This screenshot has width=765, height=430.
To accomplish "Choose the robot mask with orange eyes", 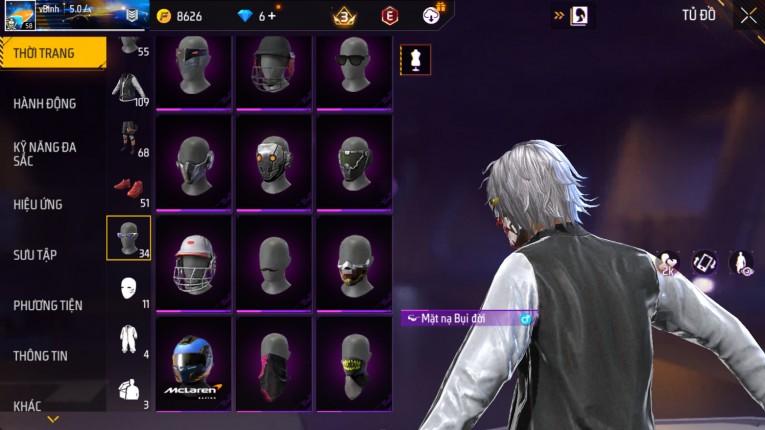I will [273, 162].
